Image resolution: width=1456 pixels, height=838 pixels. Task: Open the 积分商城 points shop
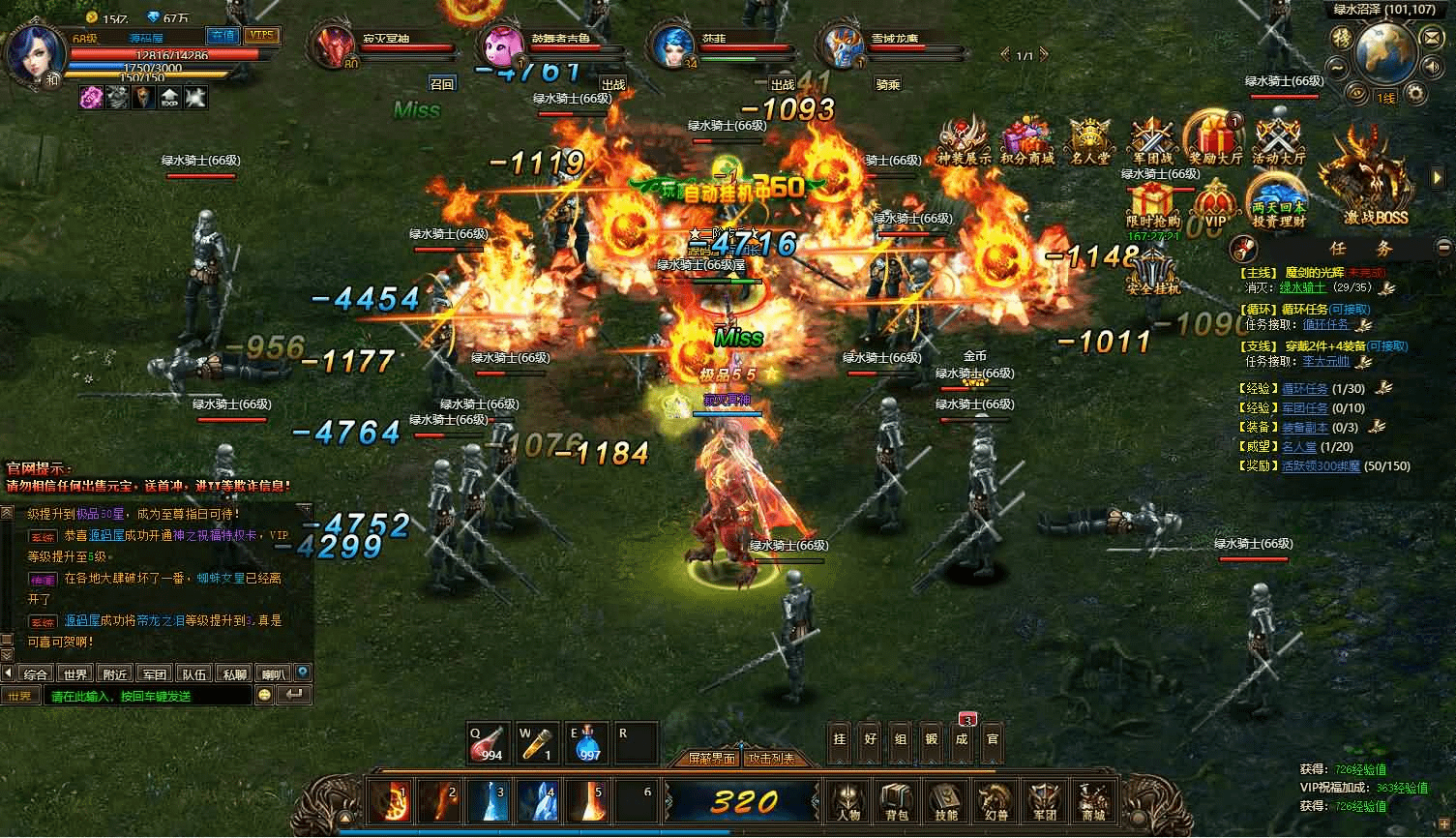pos(1026,142)
